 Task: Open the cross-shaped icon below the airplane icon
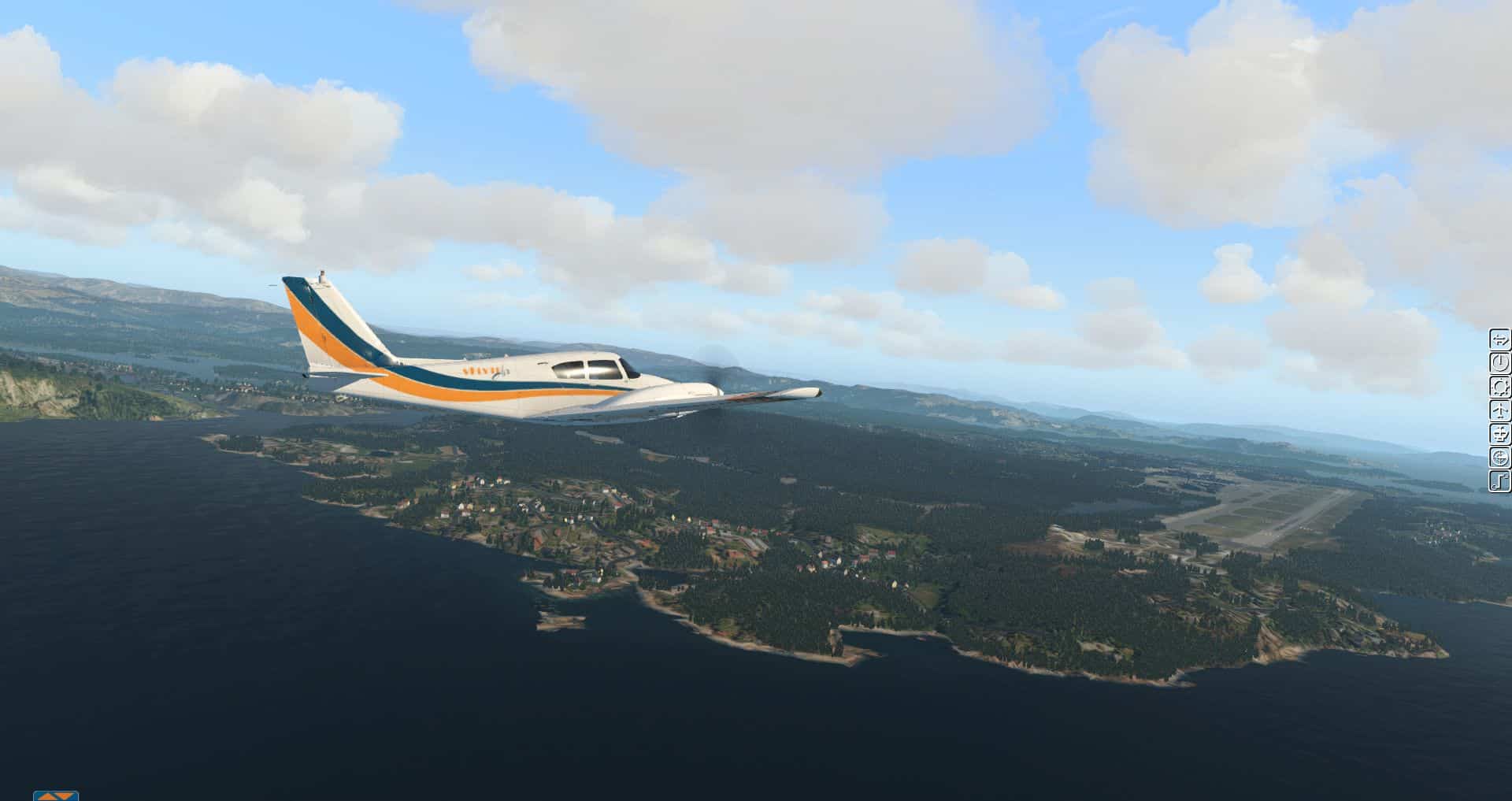[x=1499, y=433]
